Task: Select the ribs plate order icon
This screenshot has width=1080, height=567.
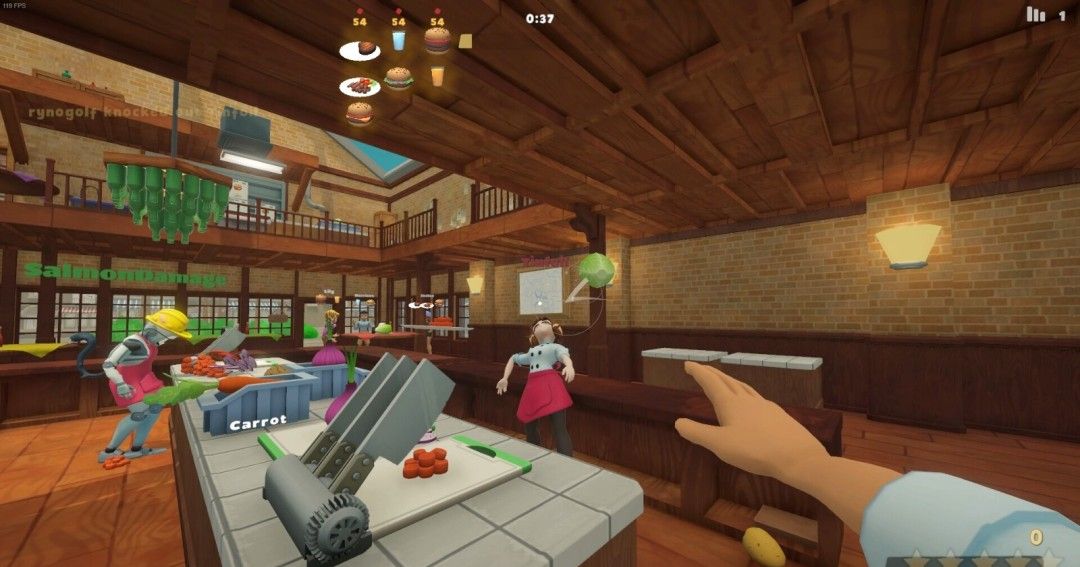Action: click(360, 87)
